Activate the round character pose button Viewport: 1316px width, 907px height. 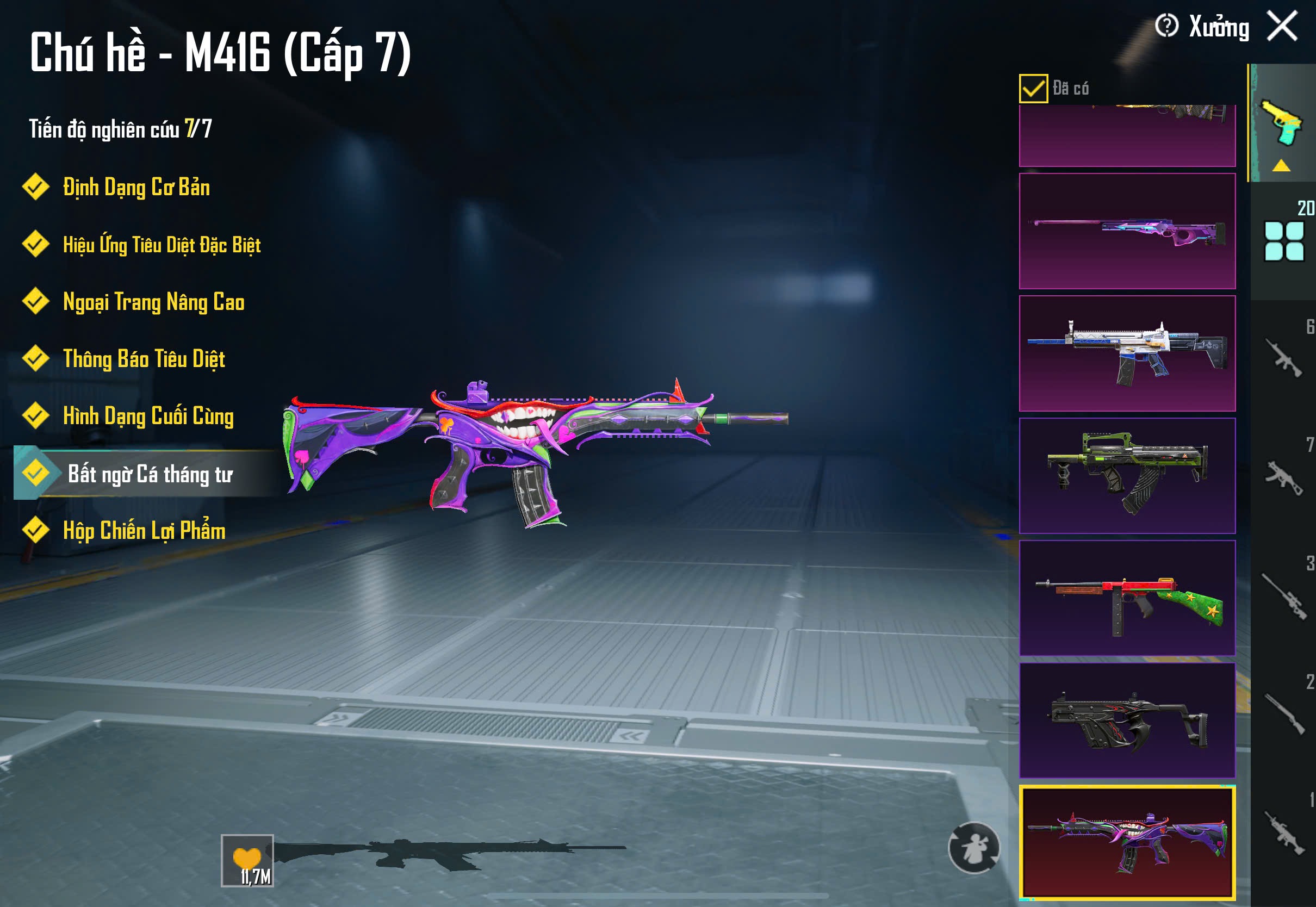[973, 847]
